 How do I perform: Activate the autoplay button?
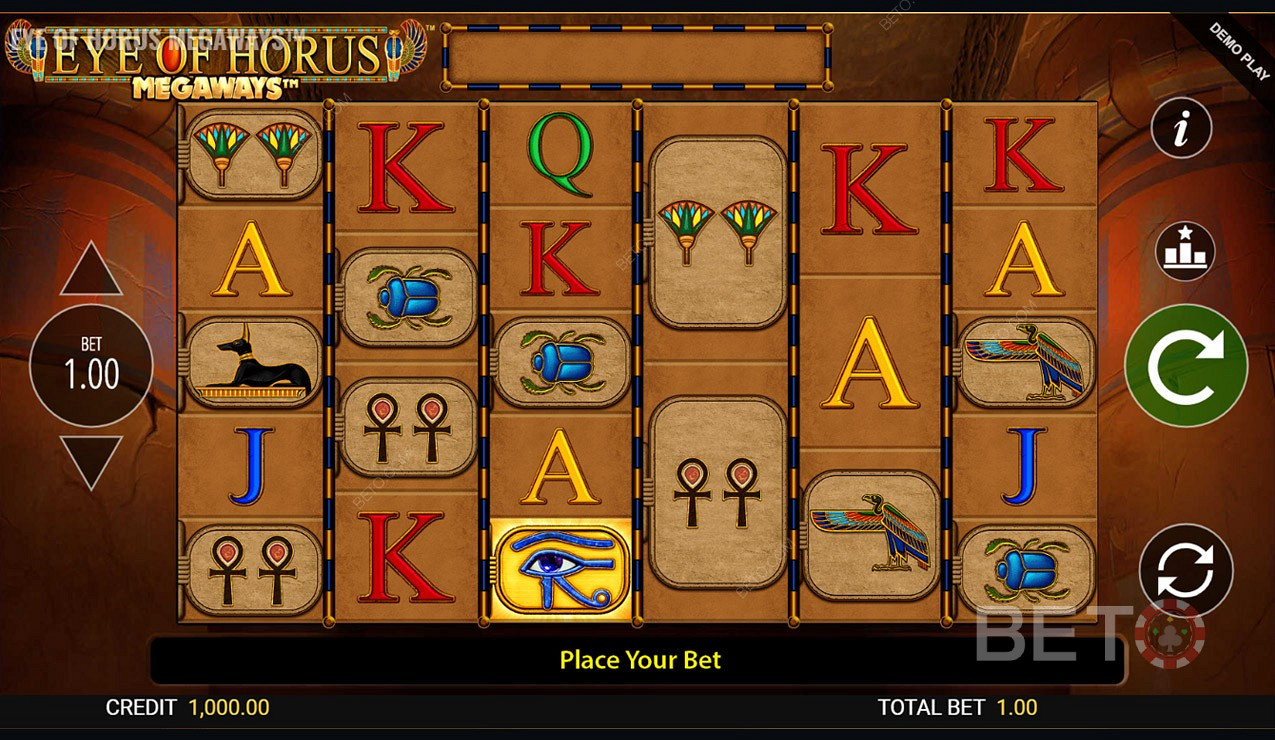pyautogui.click(x=1185, y=570)
